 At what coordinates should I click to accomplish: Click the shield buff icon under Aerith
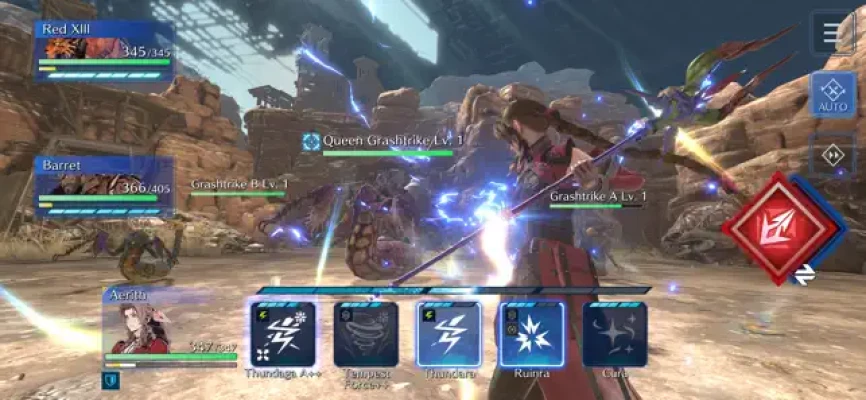pos(109,379)
